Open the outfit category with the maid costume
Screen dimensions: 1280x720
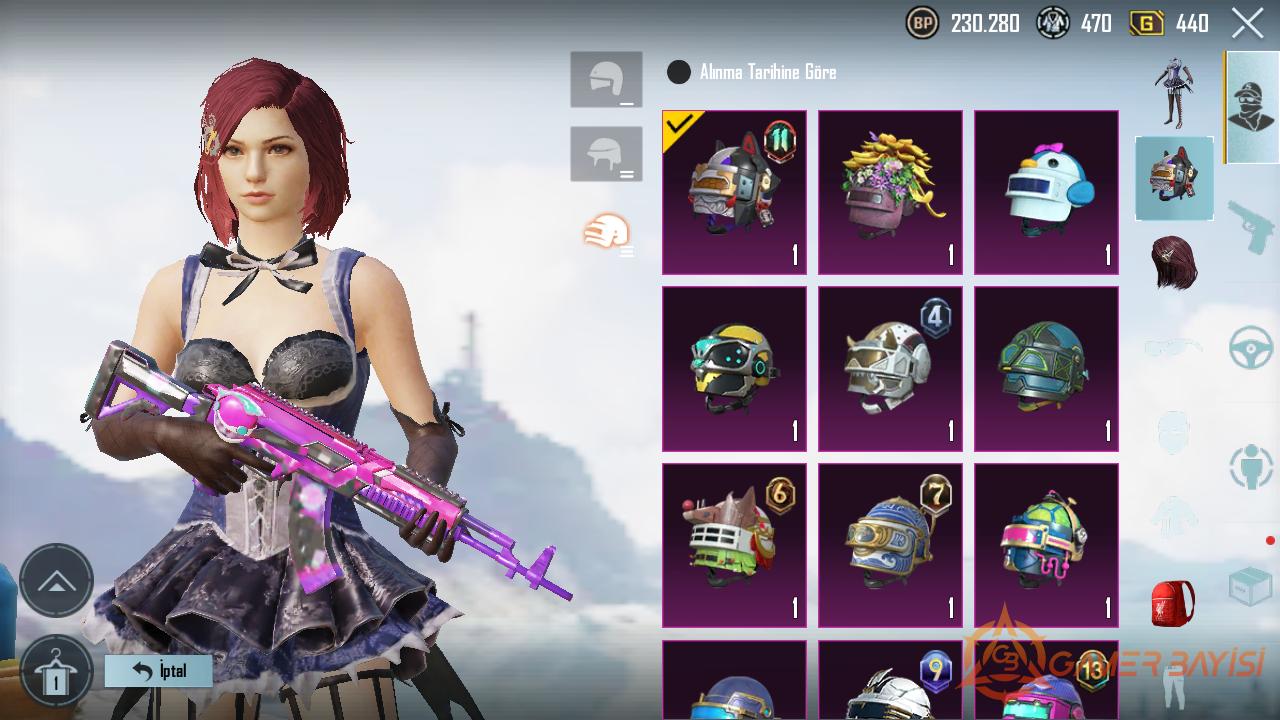click(1174, 92)
